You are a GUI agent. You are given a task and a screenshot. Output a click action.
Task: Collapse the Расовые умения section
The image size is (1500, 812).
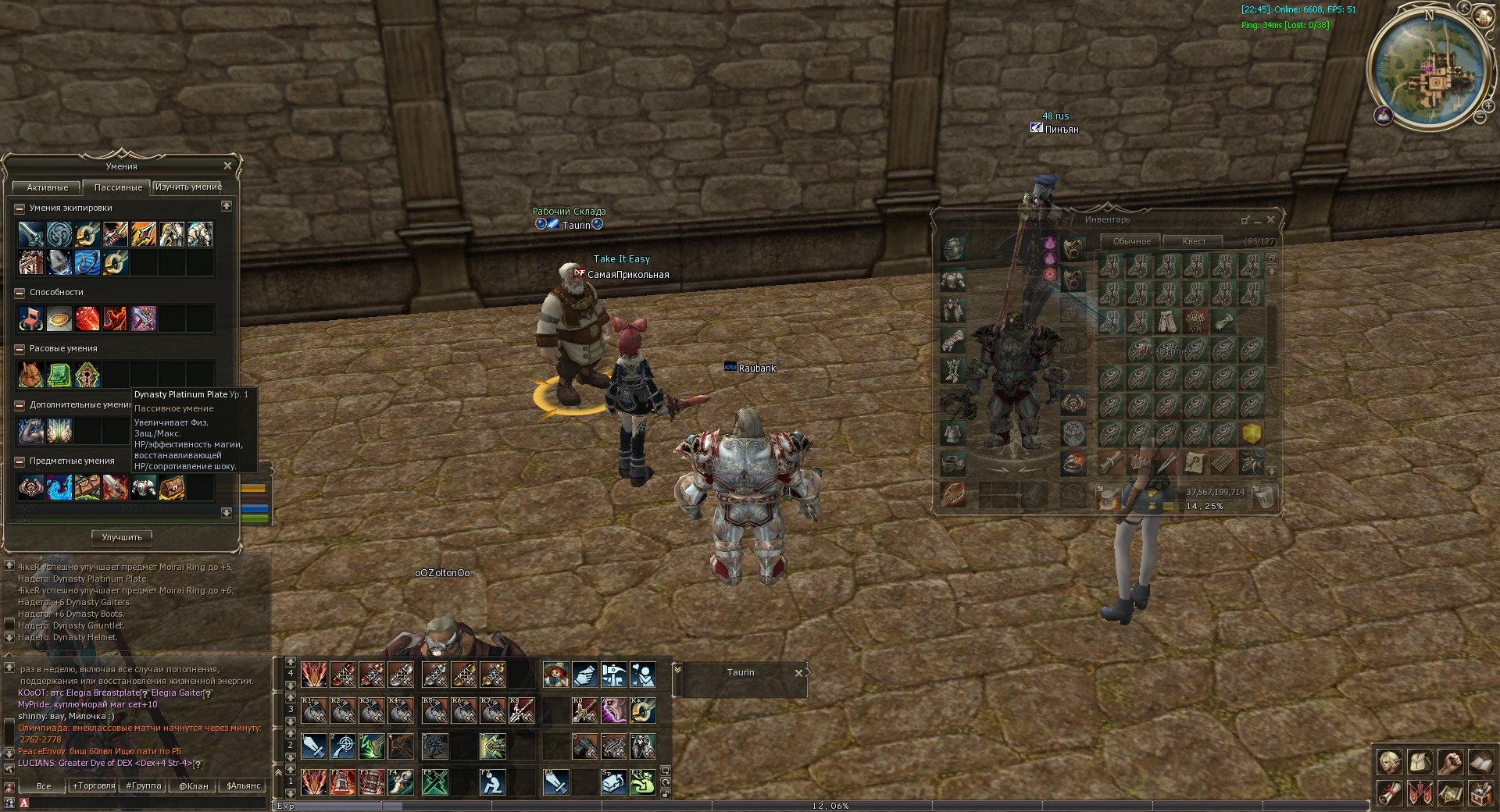(x=20, y=349)
